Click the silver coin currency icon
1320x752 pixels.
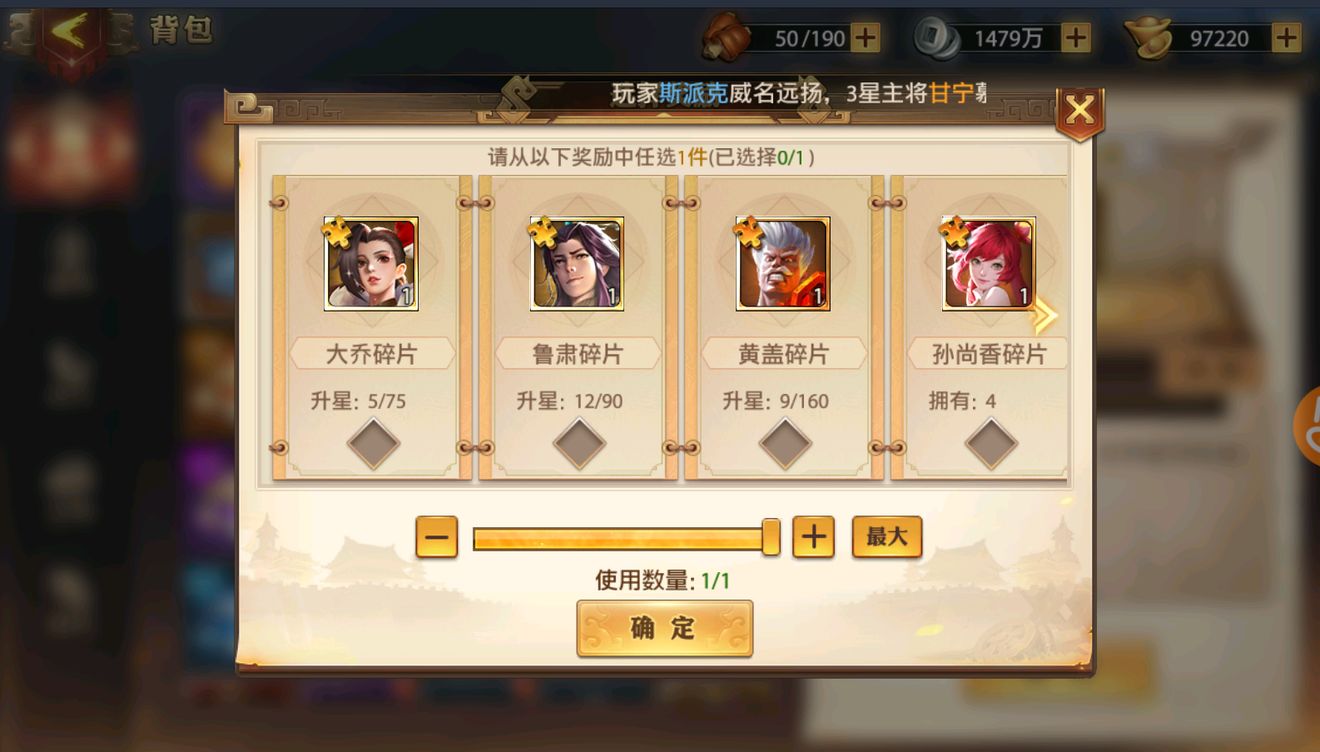coord(935,36)
